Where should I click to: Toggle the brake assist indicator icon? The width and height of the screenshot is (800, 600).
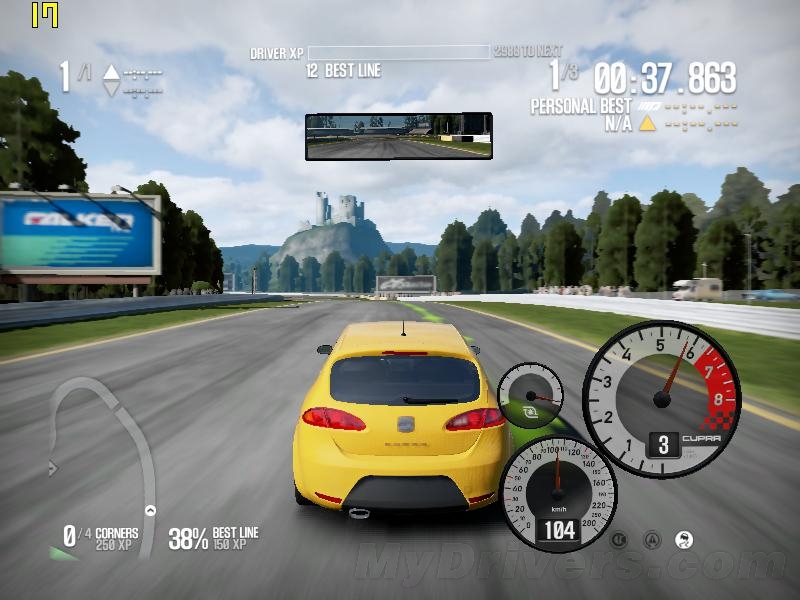point(619,540)
